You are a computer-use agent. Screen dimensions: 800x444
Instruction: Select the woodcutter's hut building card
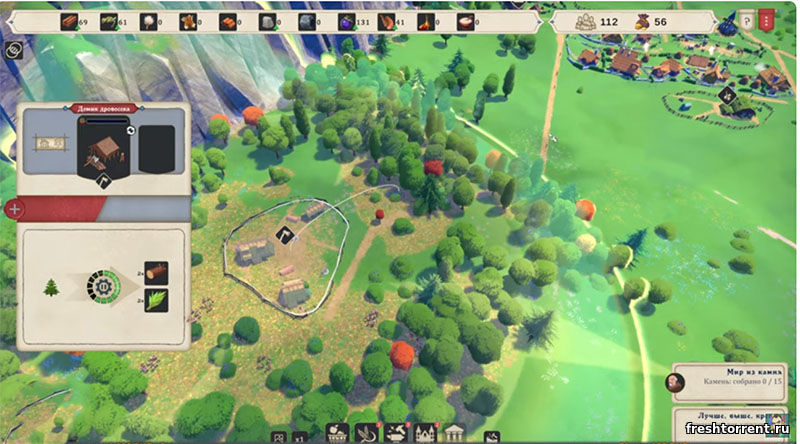(x=103, y=151)
